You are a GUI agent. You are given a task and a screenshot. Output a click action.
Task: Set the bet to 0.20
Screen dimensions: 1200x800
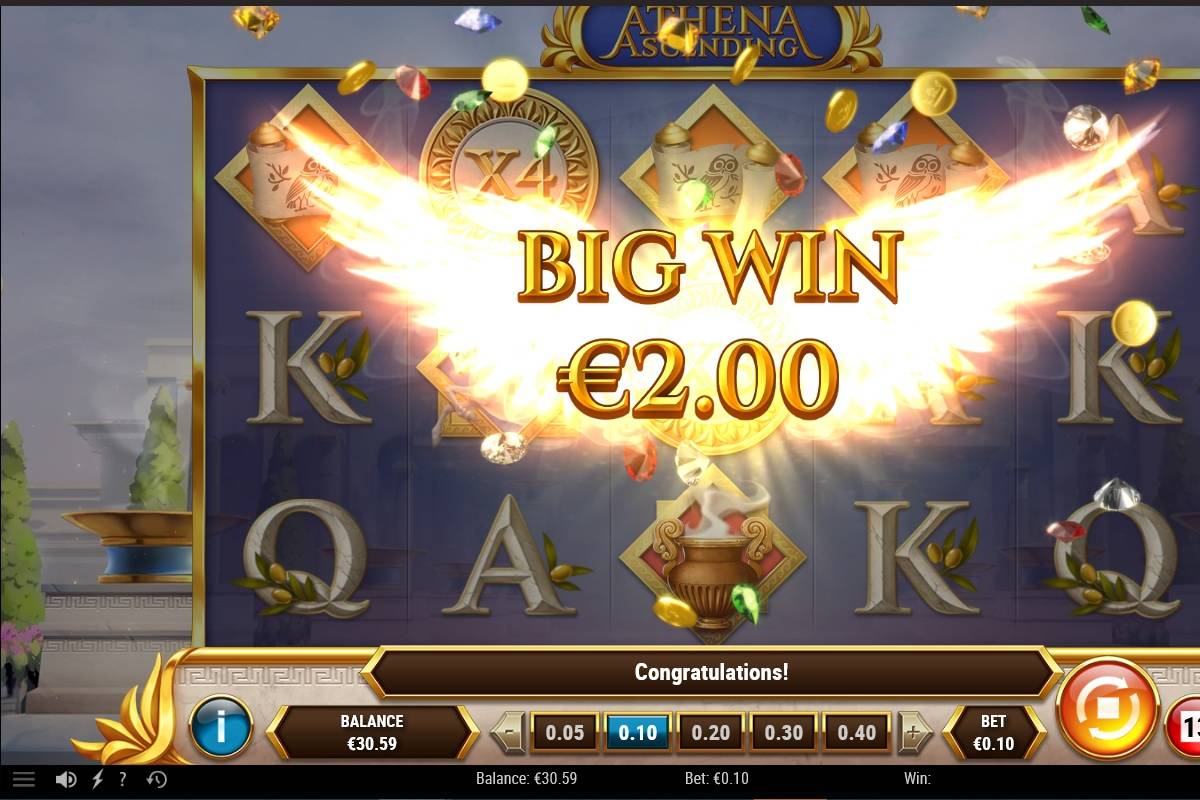[x=711, y=732]
